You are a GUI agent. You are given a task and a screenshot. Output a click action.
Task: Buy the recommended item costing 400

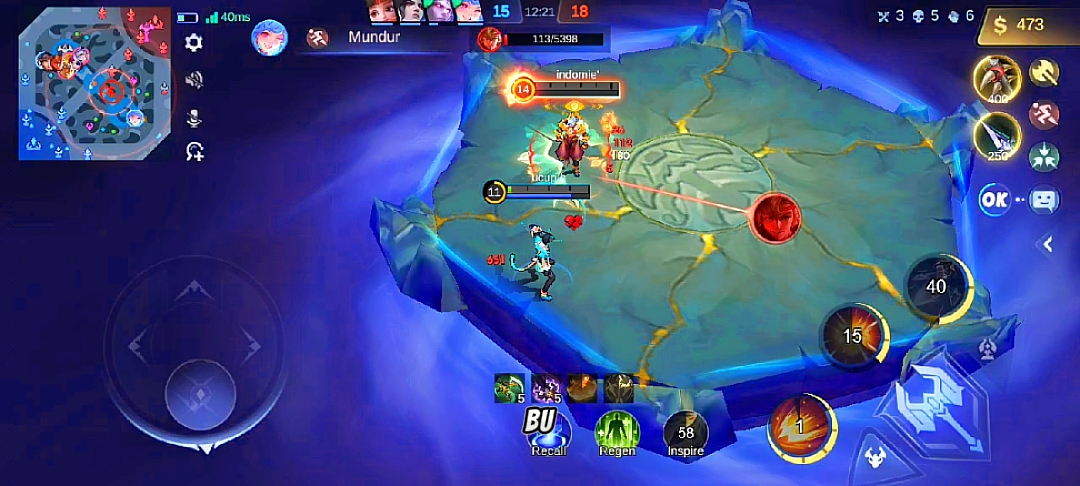pos(996,78)
